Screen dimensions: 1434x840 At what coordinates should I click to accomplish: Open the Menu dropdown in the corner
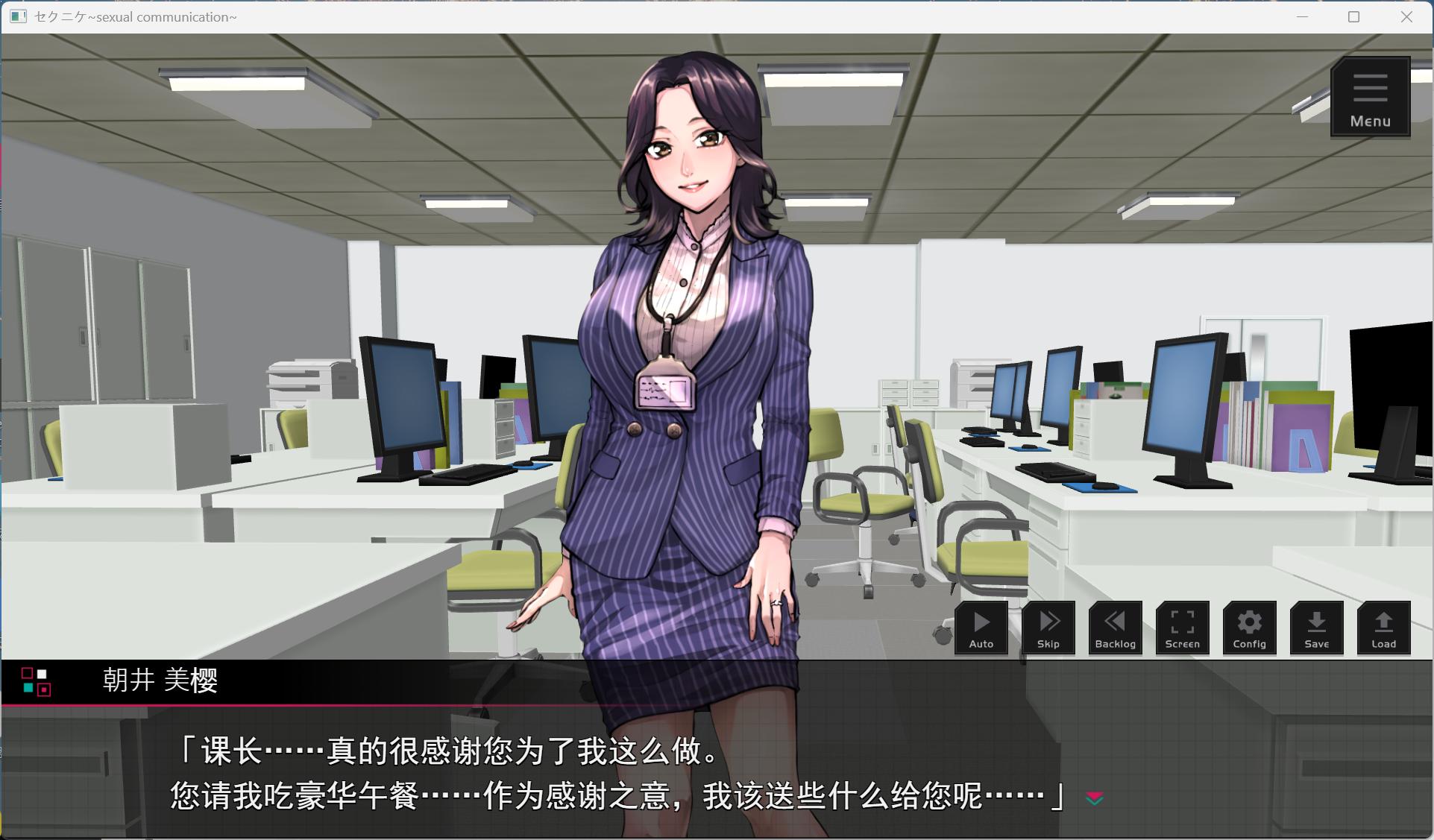pyautogui.click(x=1369, y=97)
